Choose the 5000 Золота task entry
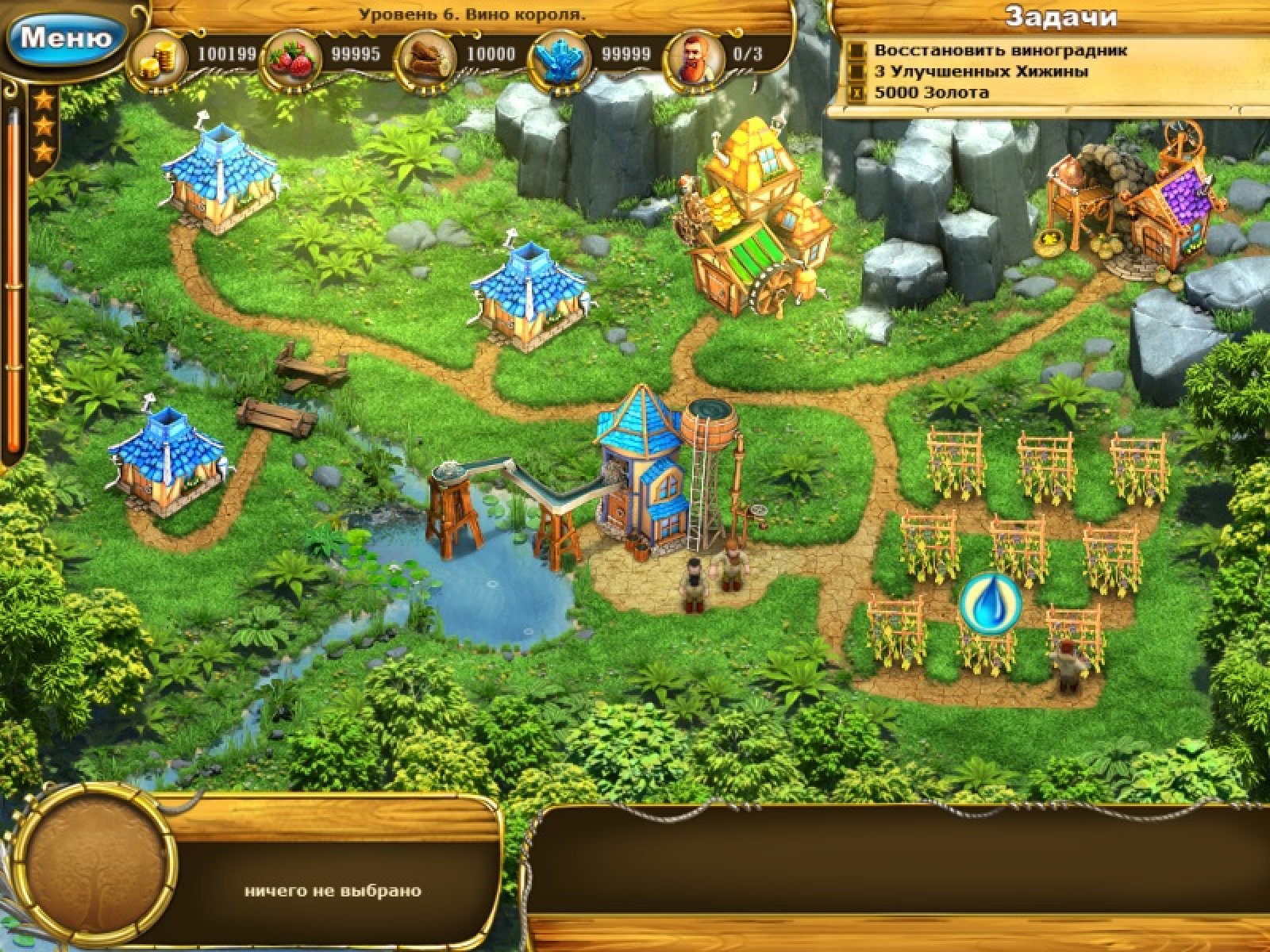Screen dimensions: 1270x952 (931, 93)
